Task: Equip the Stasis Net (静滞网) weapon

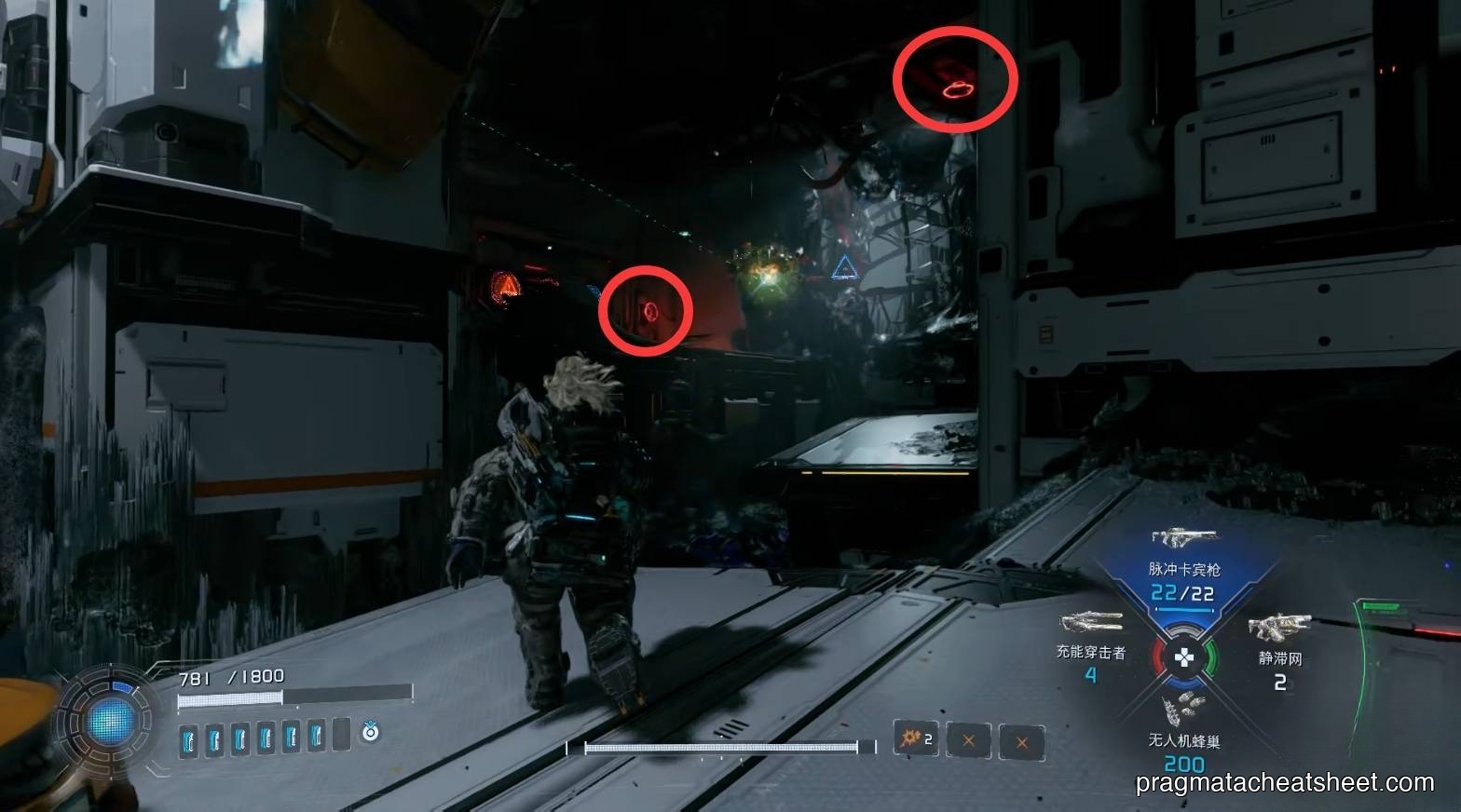Action: pos(1279,629)
